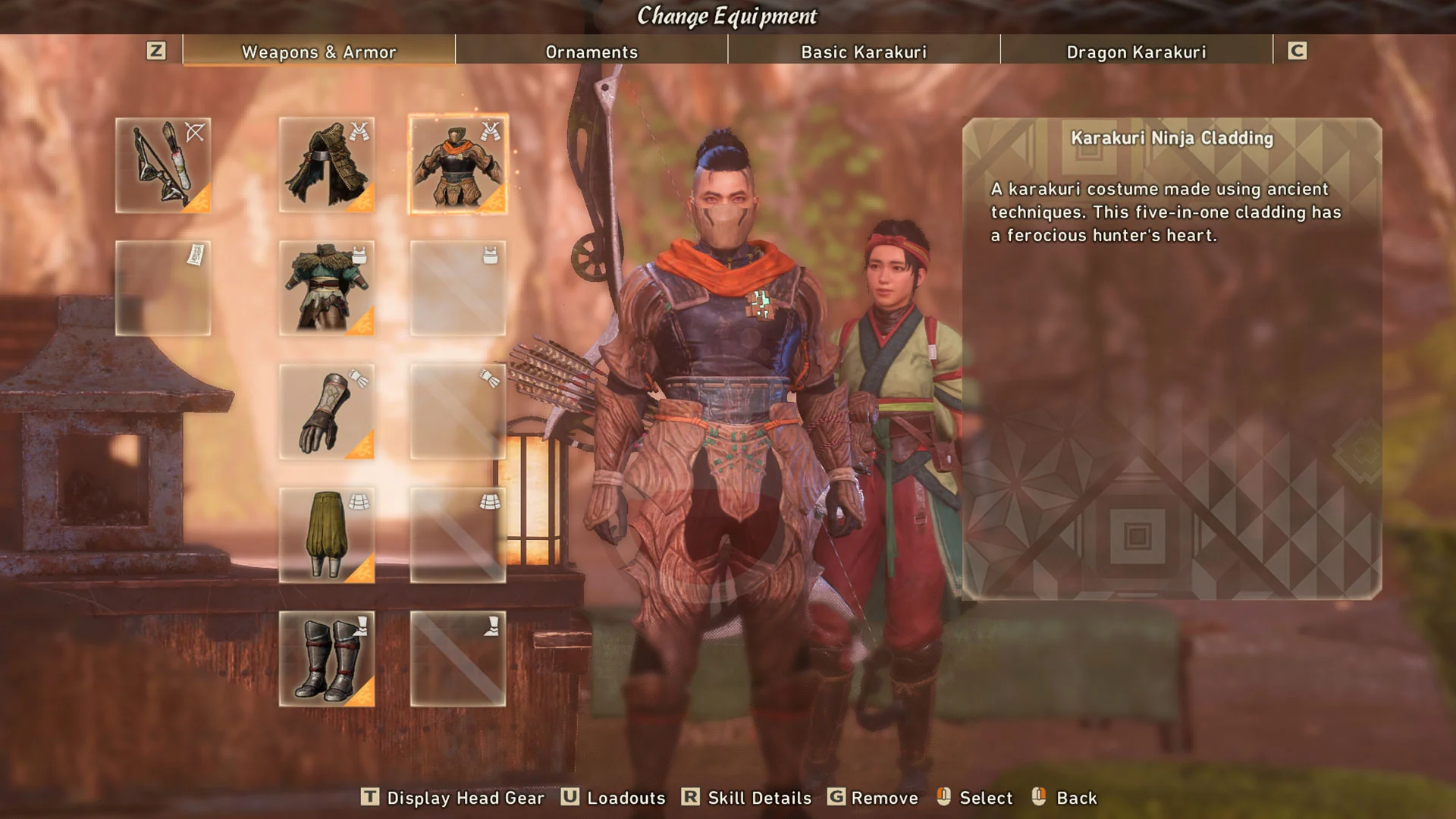
Task: Choose the olive green trousers slot
Action: [327, 535]
